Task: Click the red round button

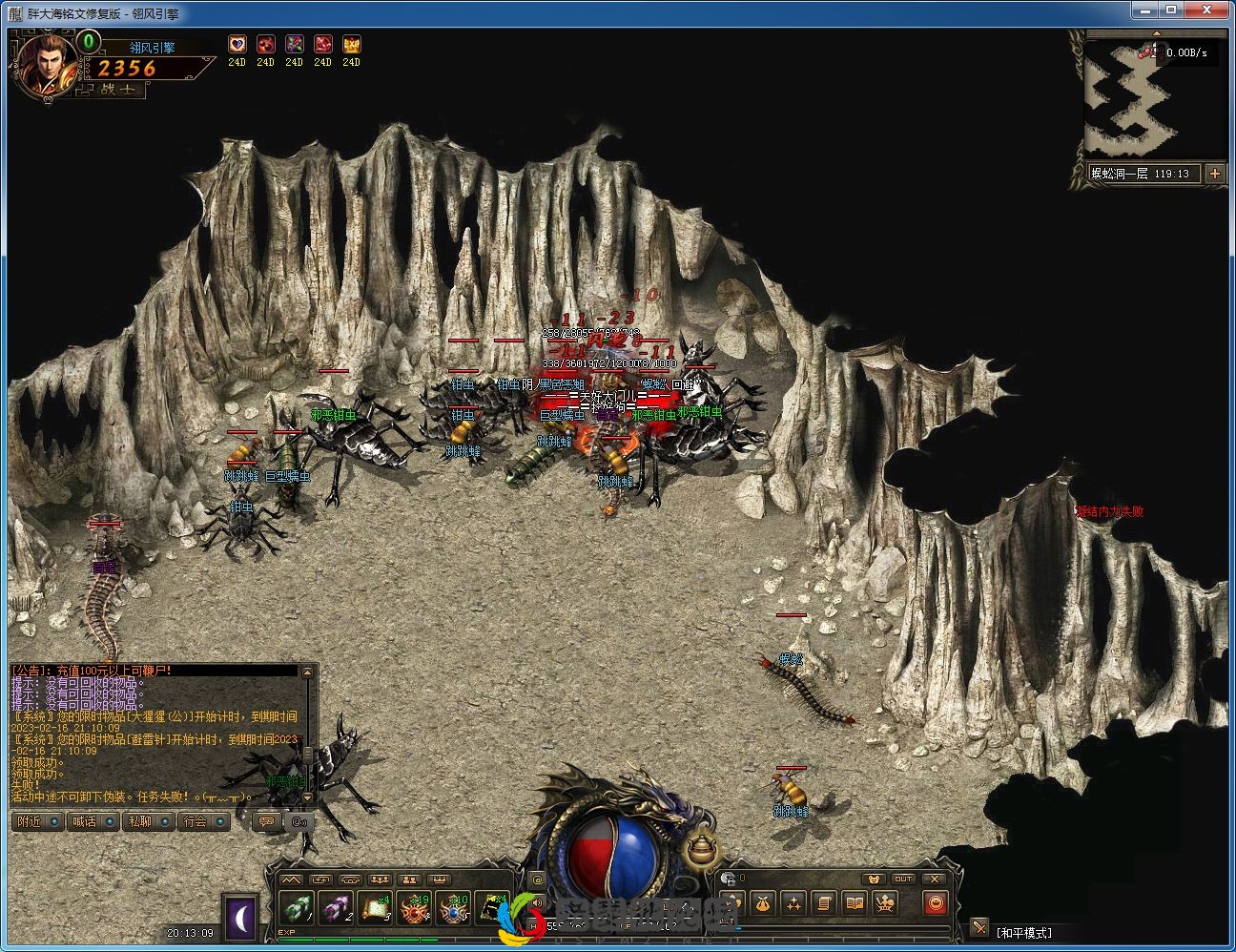Action: (936, 902)
